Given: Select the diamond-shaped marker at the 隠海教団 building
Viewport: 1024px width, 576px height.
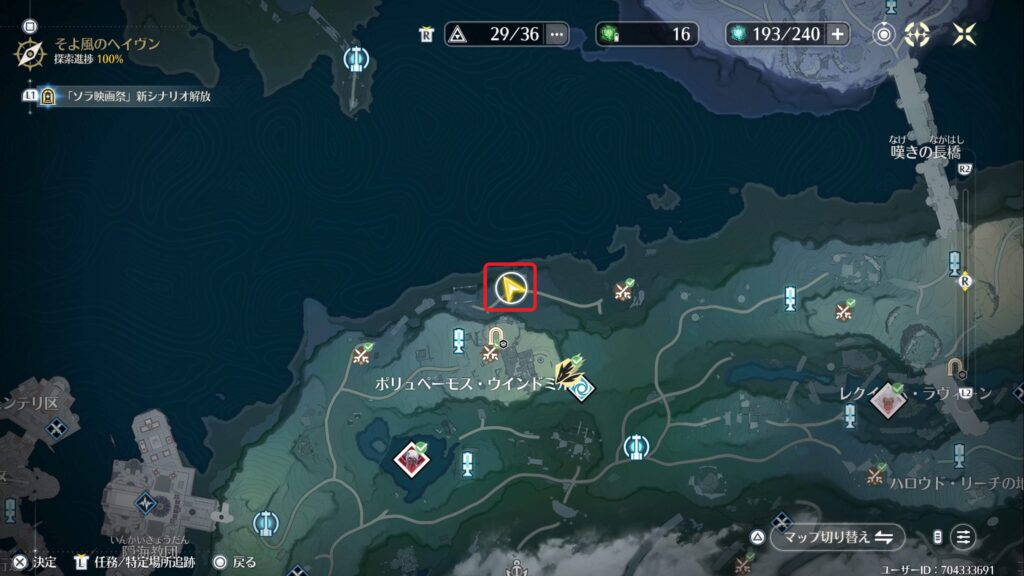Looking at the screenshot, I should [148, 504].
